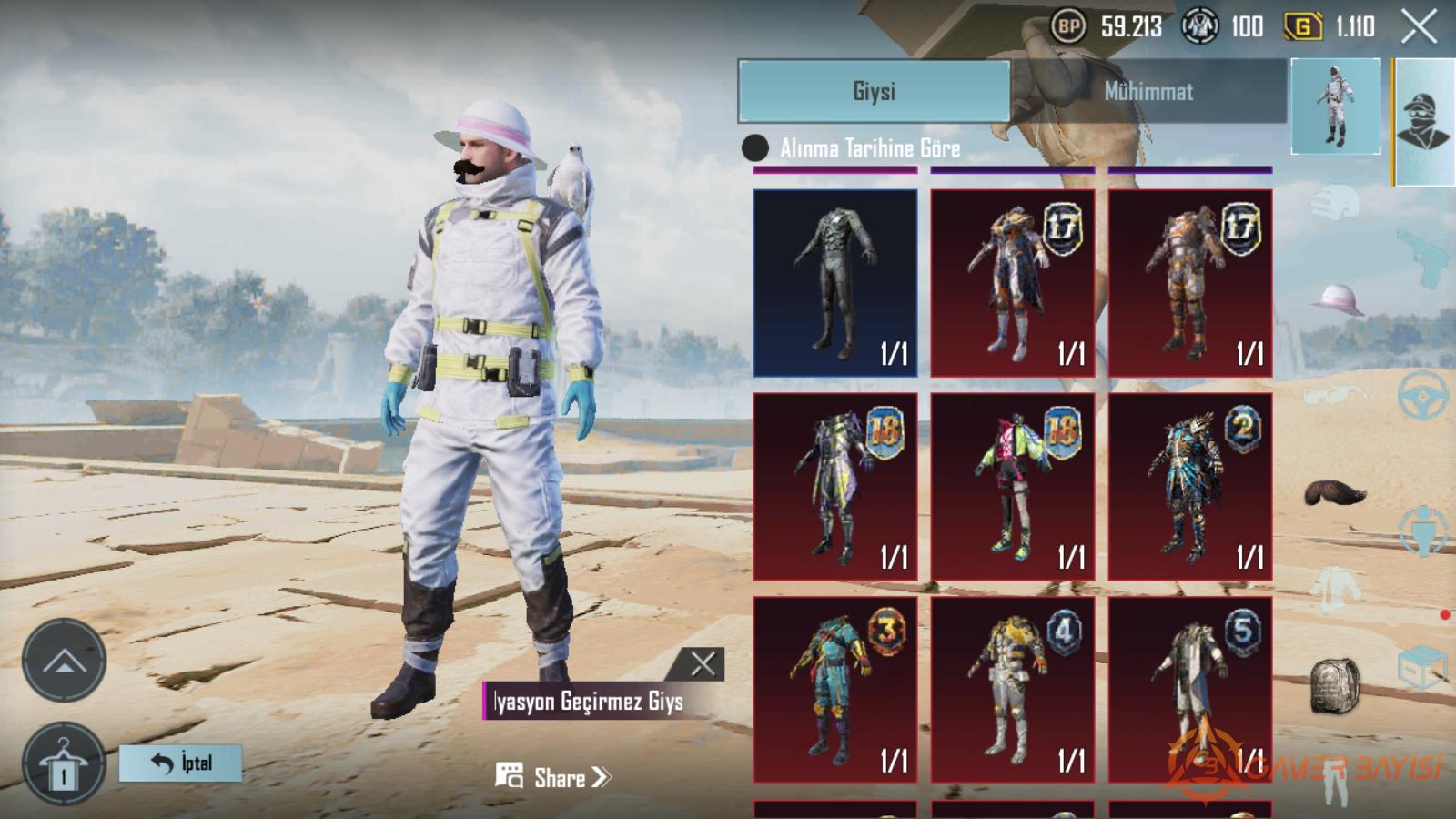Select the level 4 yellow-white outfit
1456x819 pixels.
pos(1012,690)
